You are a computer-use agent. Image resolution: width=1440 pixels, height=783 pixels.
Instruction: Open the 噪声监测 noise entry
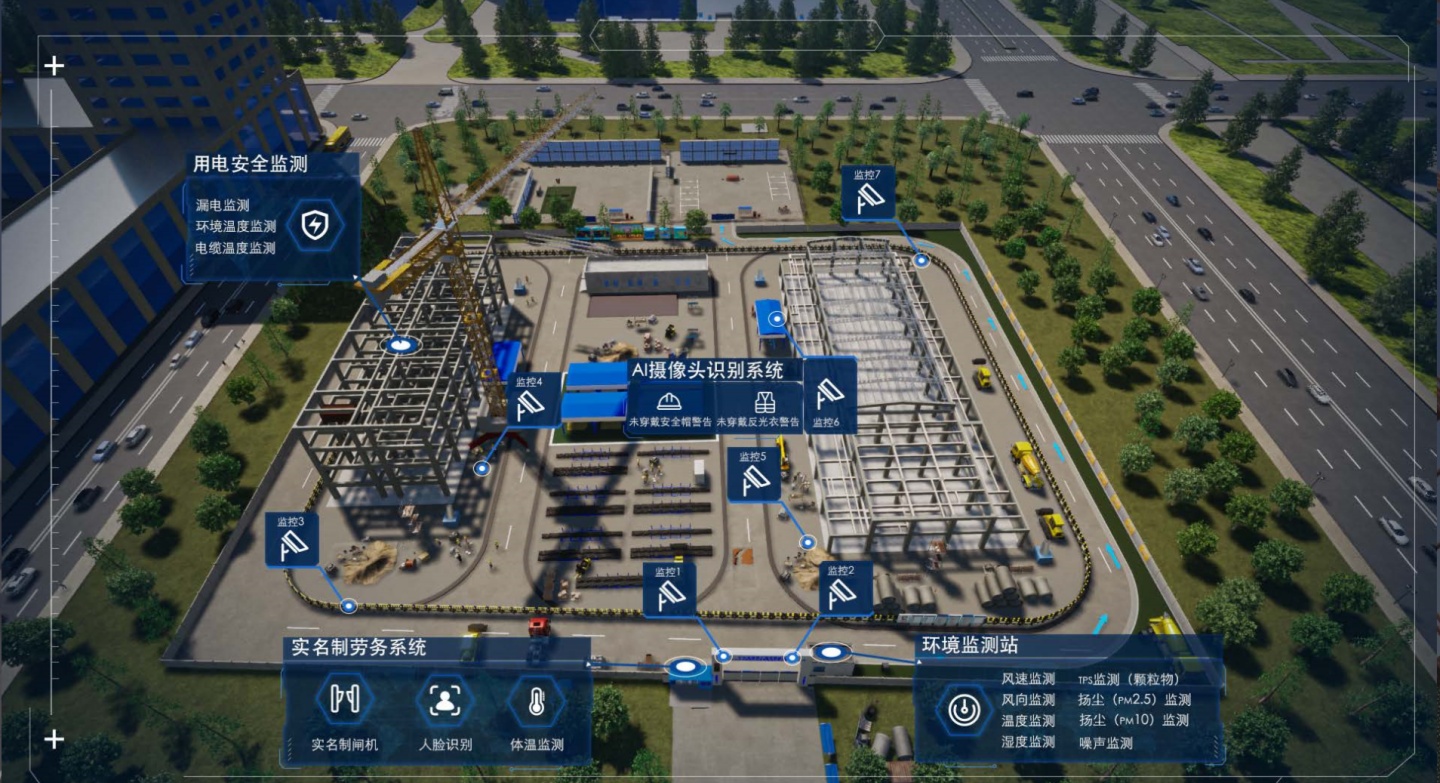tap(1106, 743)
